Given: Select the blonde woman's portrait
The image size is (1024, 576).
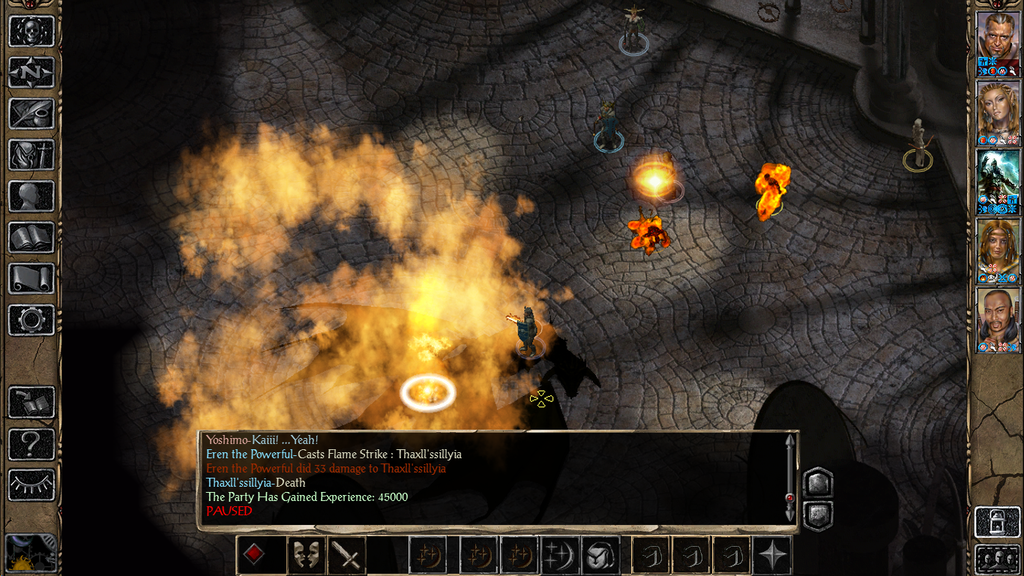Looking at the screenshot, I should tap(998, 106).
